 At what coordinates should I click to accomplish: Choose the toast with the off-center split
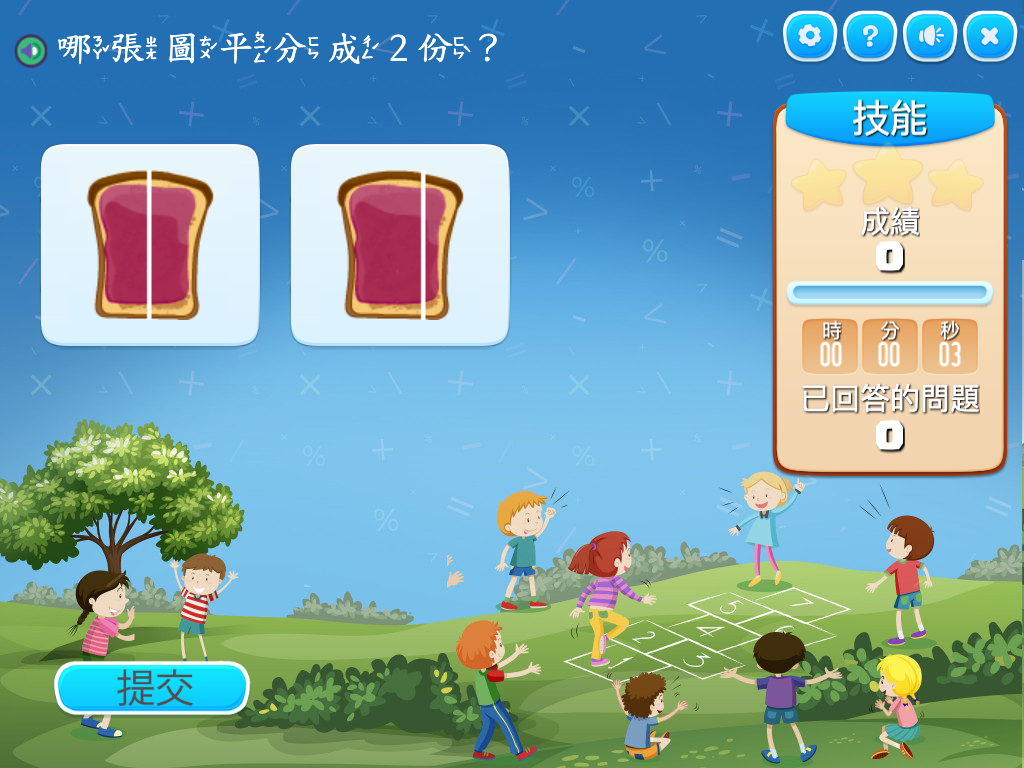(400, 245)
